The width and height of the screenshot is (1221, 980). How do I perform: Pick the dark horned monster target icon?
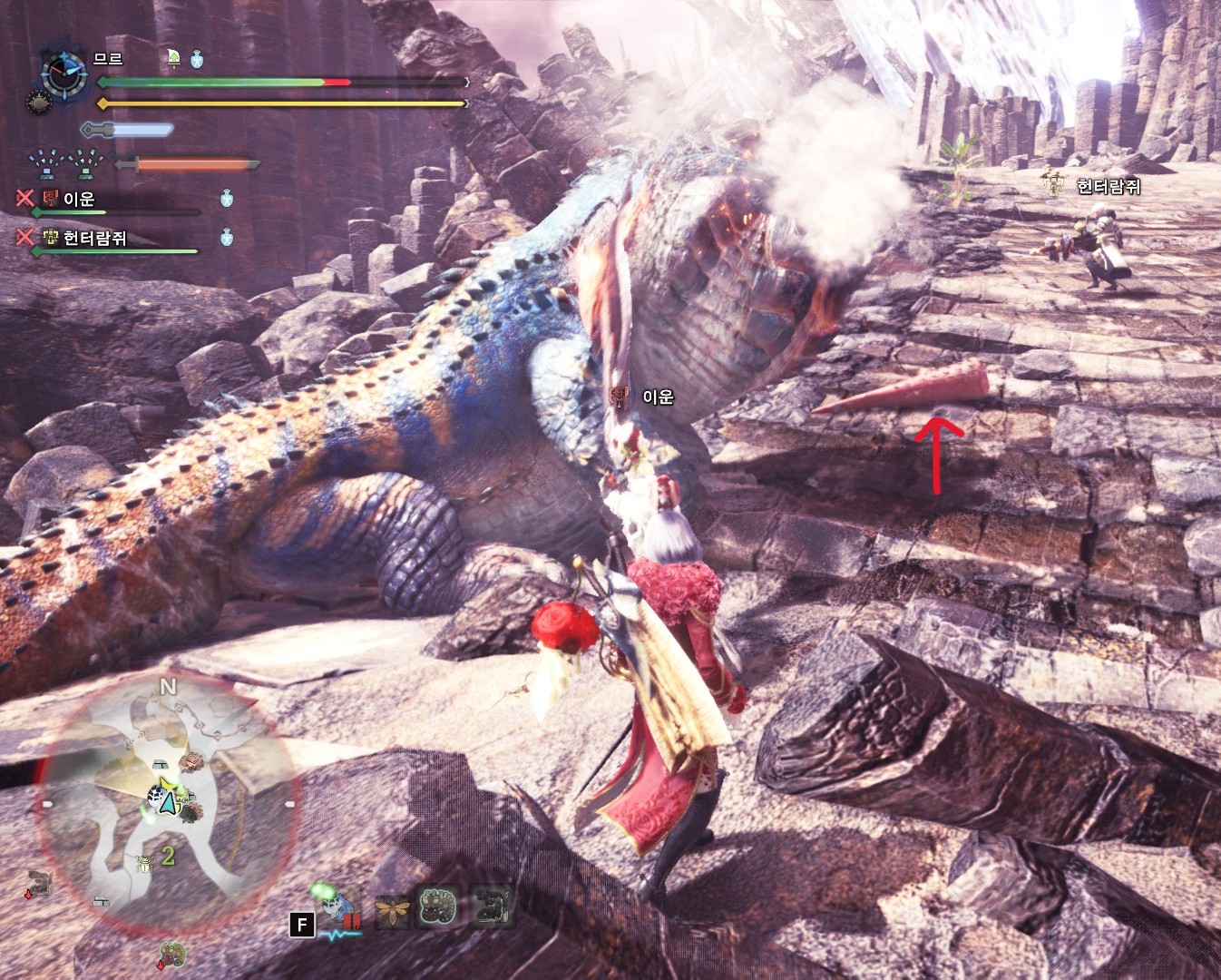click(x=492, y=905)
